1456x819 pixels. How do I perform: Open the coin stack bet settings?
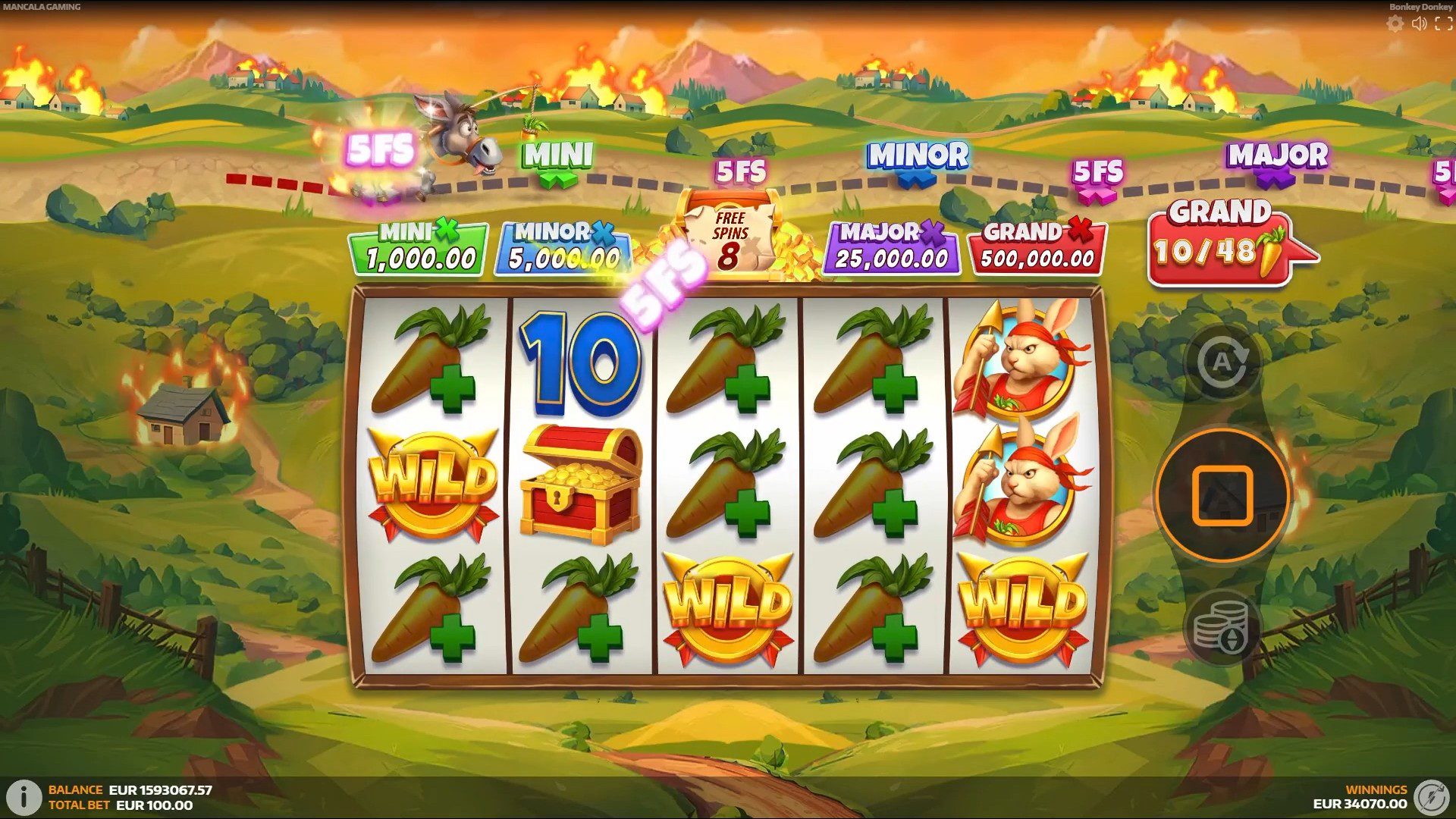pyautogui.click(x=1222, y=628)
